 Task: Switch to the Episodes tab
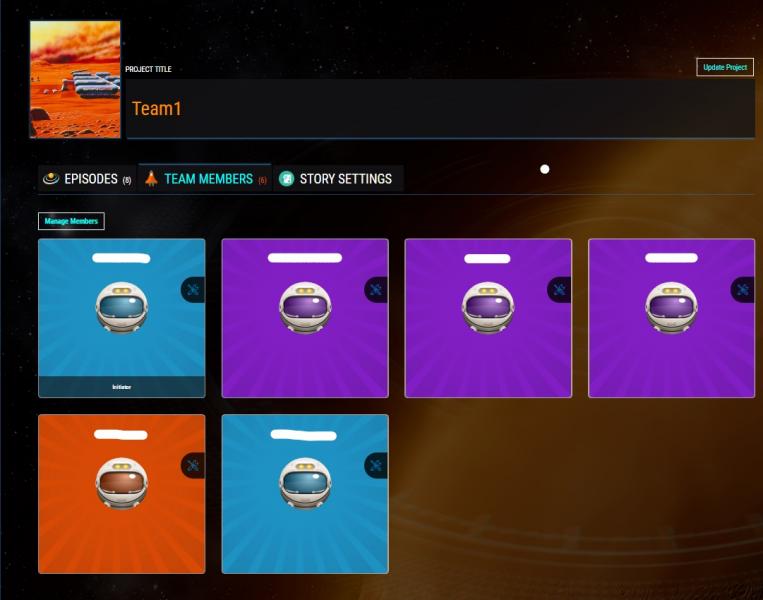(x=87, y=179)
